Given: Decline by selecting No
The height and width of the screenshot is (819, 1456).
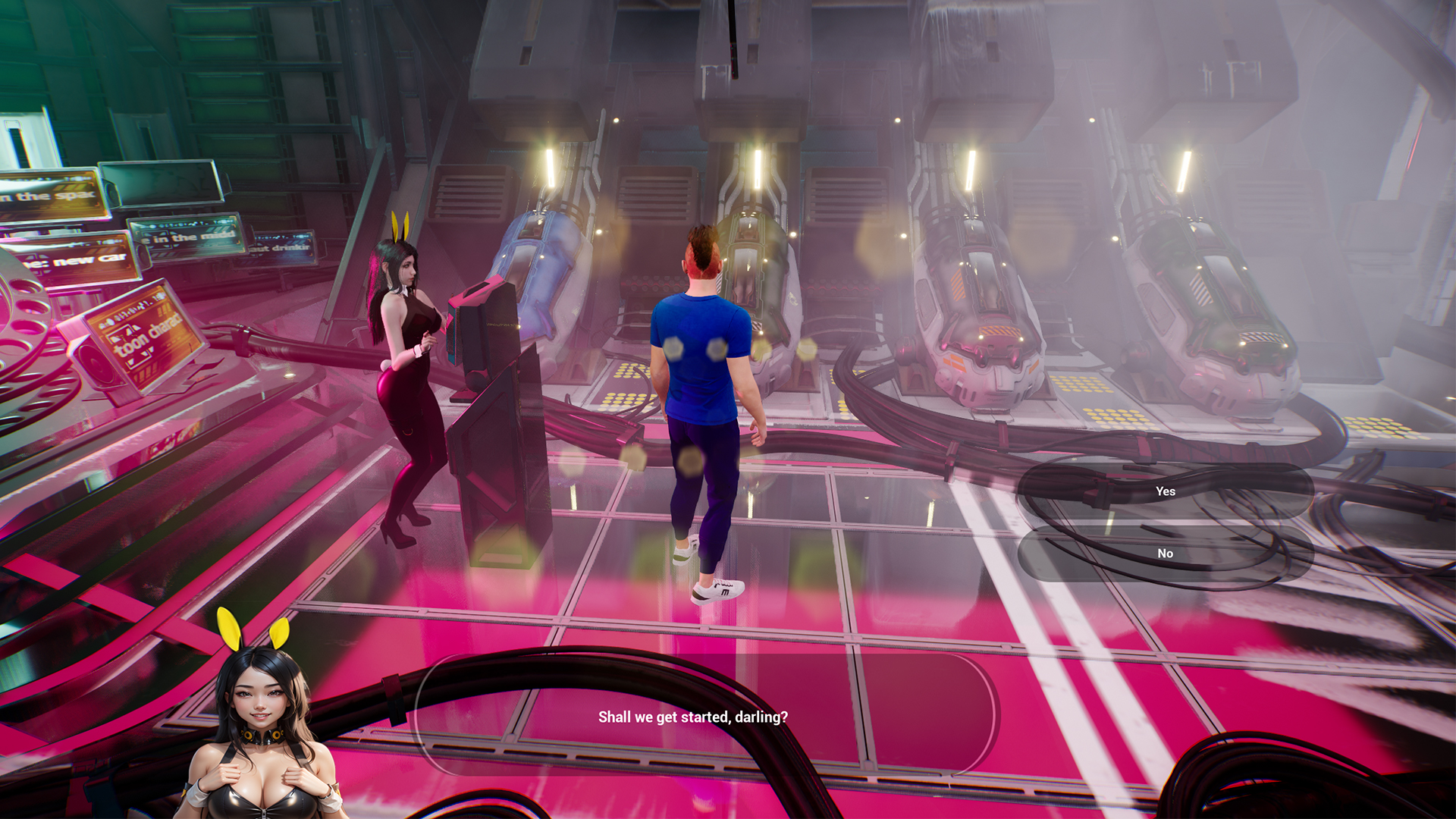Looking at the screenshot, I should click(x=1165, y=554).
